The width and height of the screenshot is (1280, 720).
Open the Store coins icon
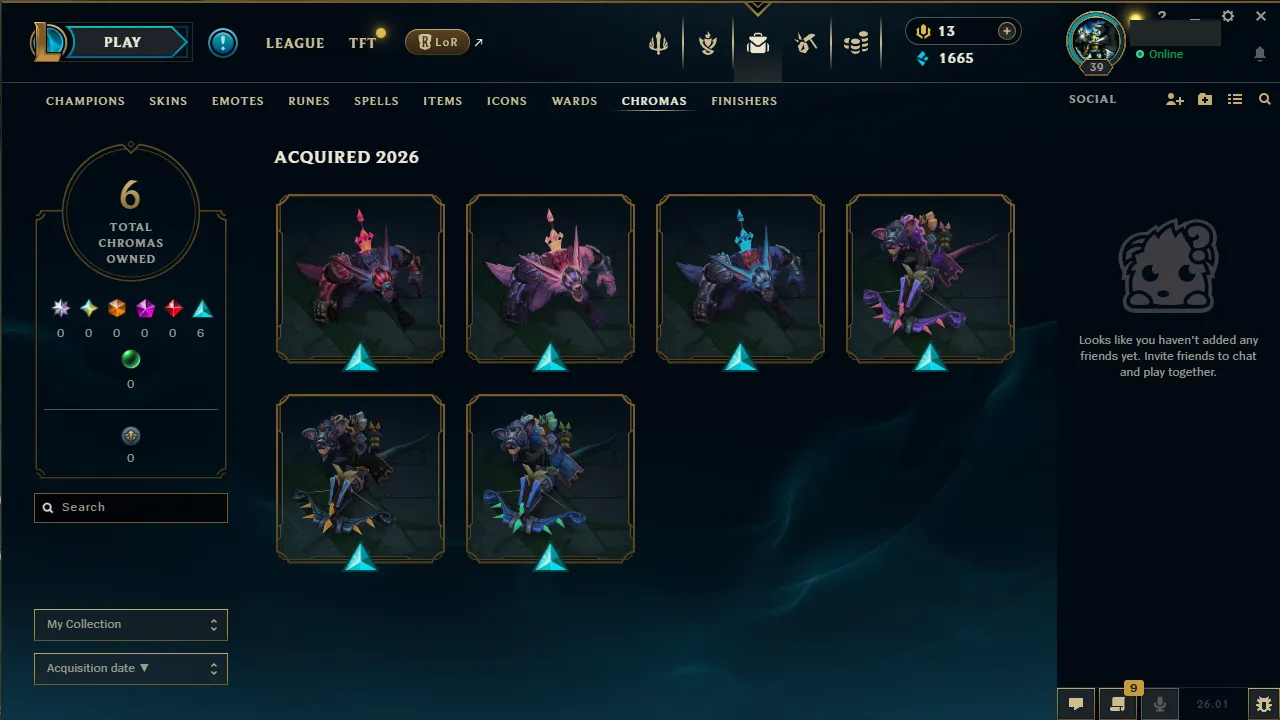point(856,43)
